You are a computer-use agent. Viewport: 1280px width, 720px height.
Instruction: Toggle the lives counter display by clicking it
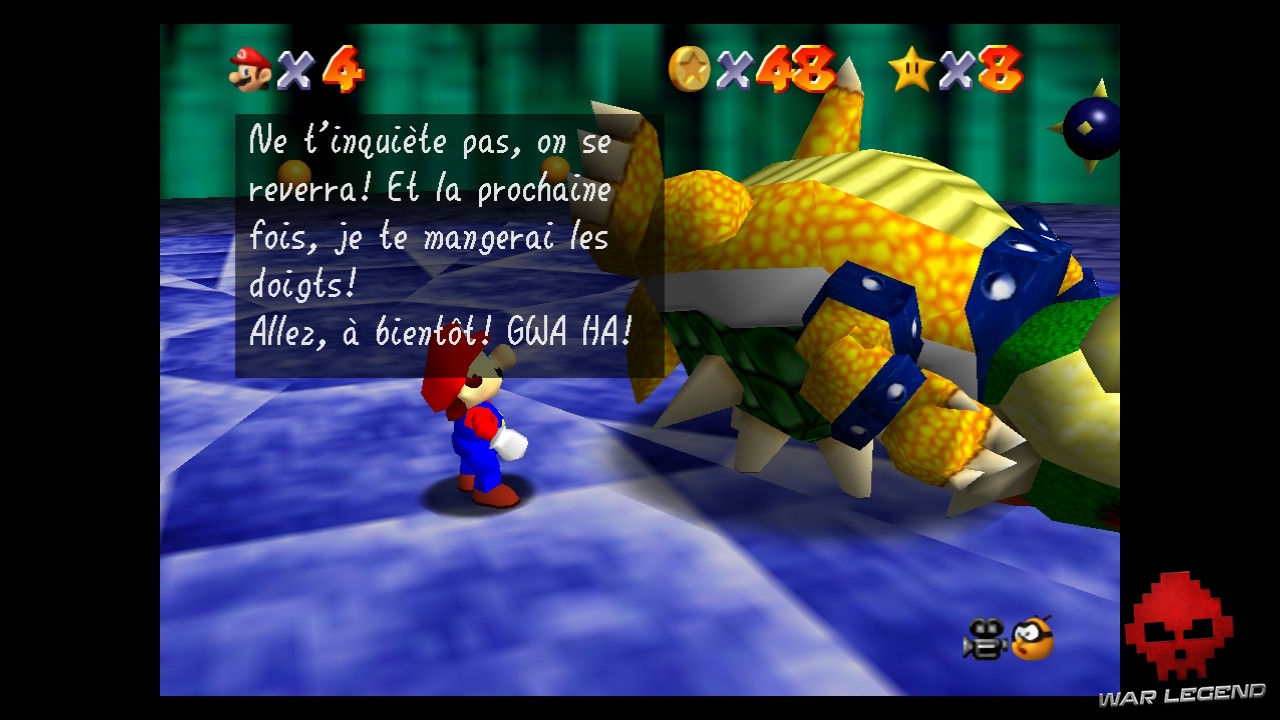(x=295, y=67)
